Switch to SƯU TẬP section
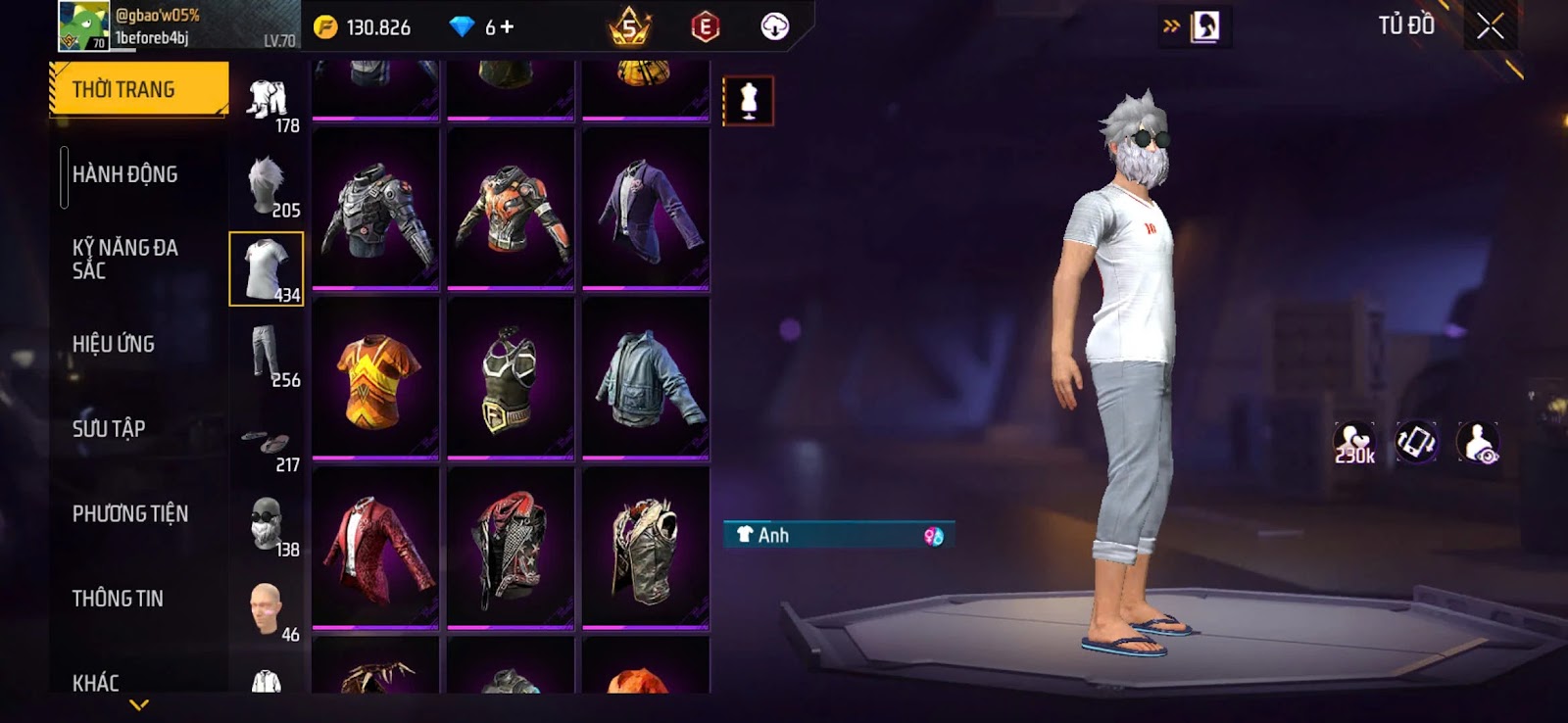 tap(109, 429)
